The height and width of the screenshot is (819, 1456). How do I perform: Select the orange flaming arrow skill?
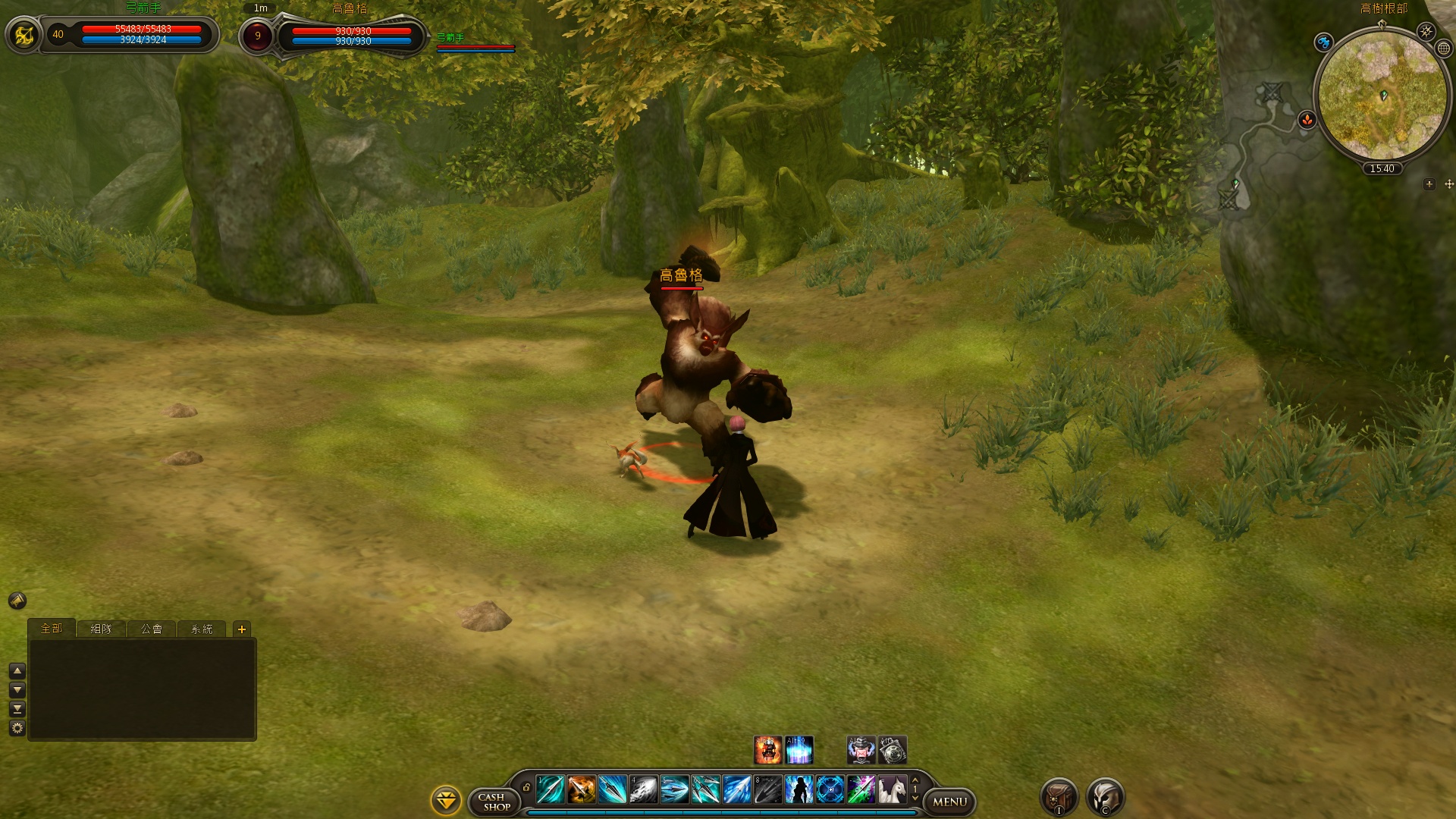tap(582, 789)
